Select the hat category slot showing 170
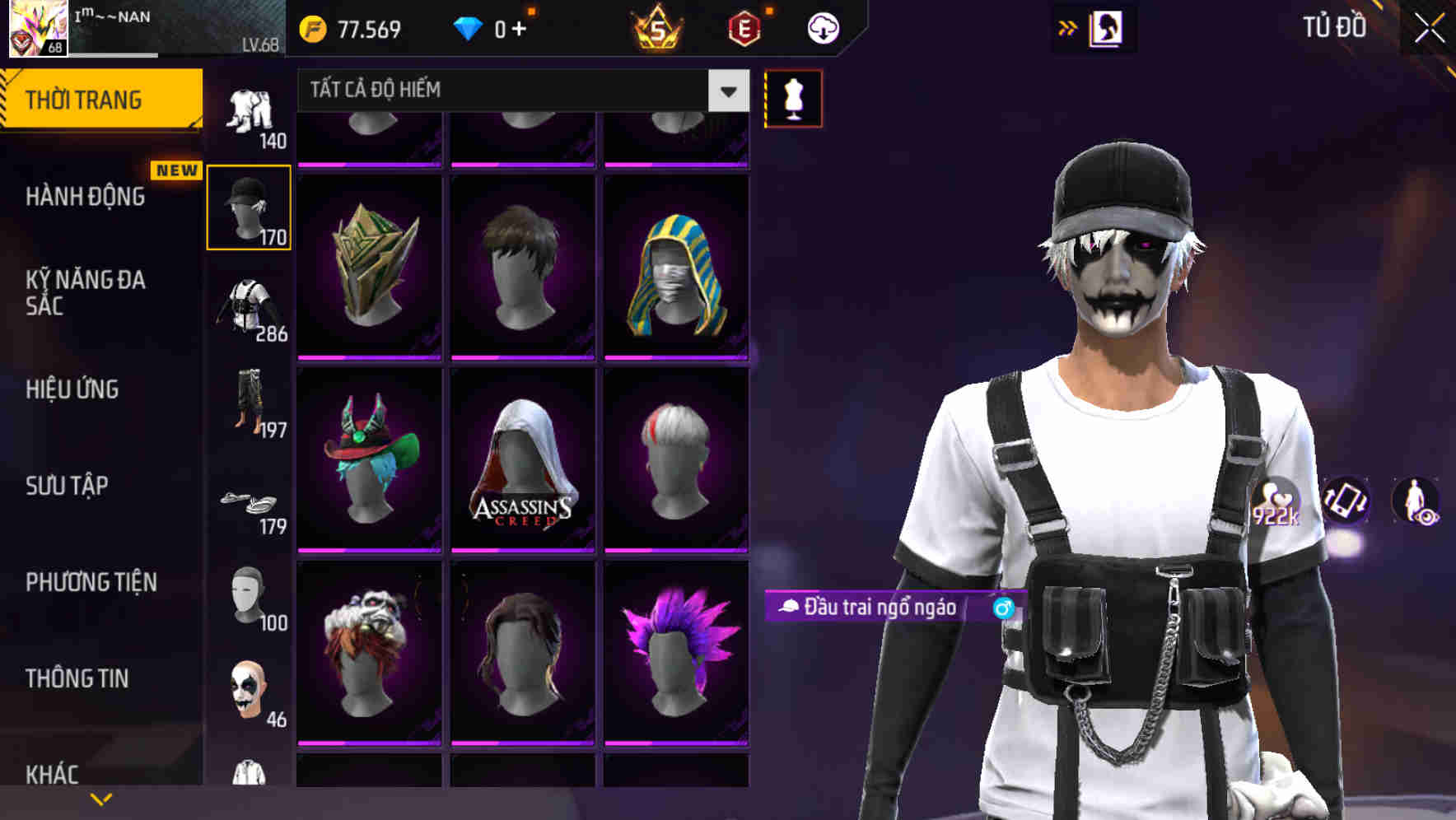Image resolution: width=1456 pixels, height=820 pixels. coord(250,206)
